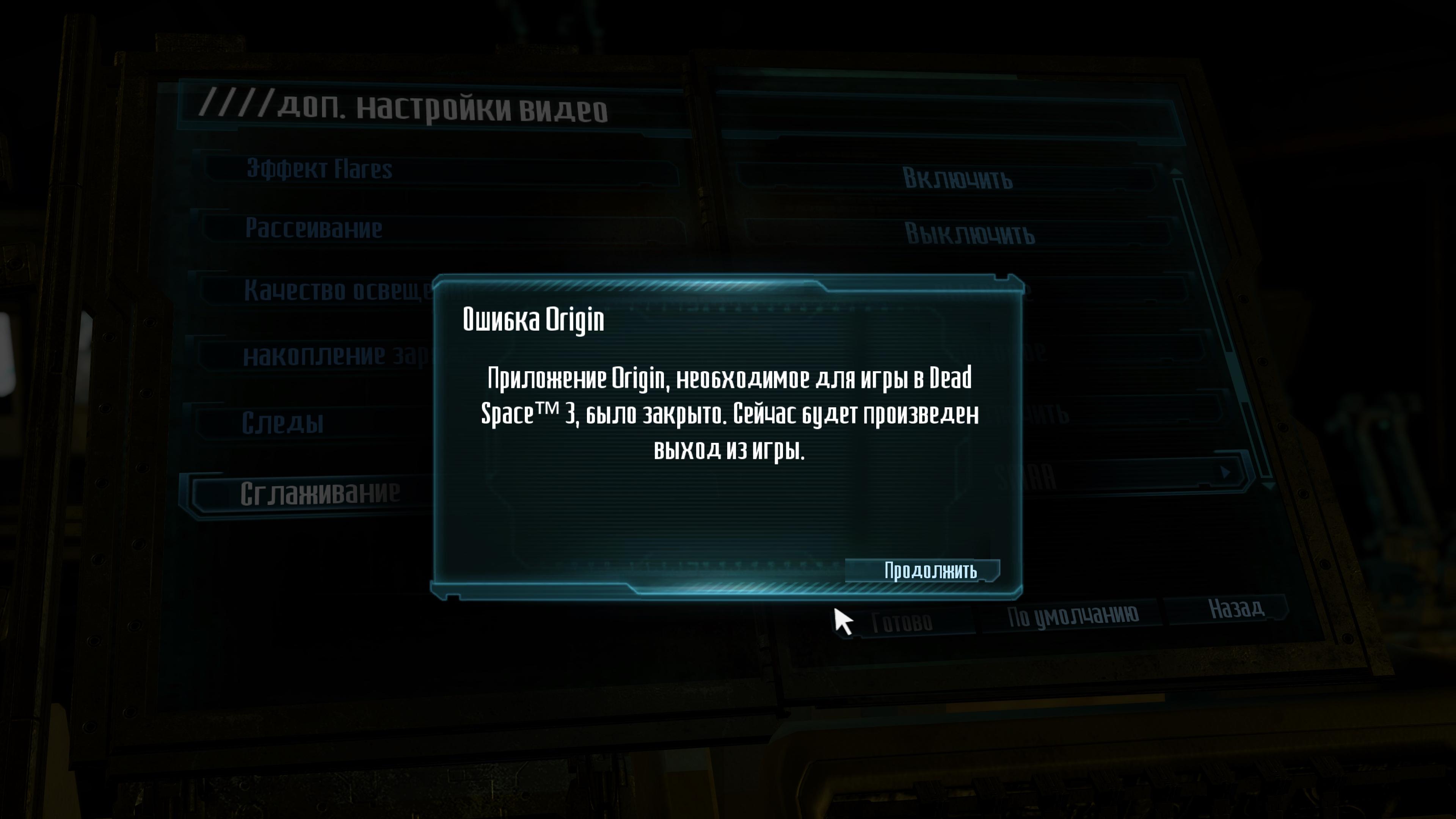The width and height of the screenshot is (1456, 819).
Task: Toggle the Включить value for Flares
Action: 957,179
